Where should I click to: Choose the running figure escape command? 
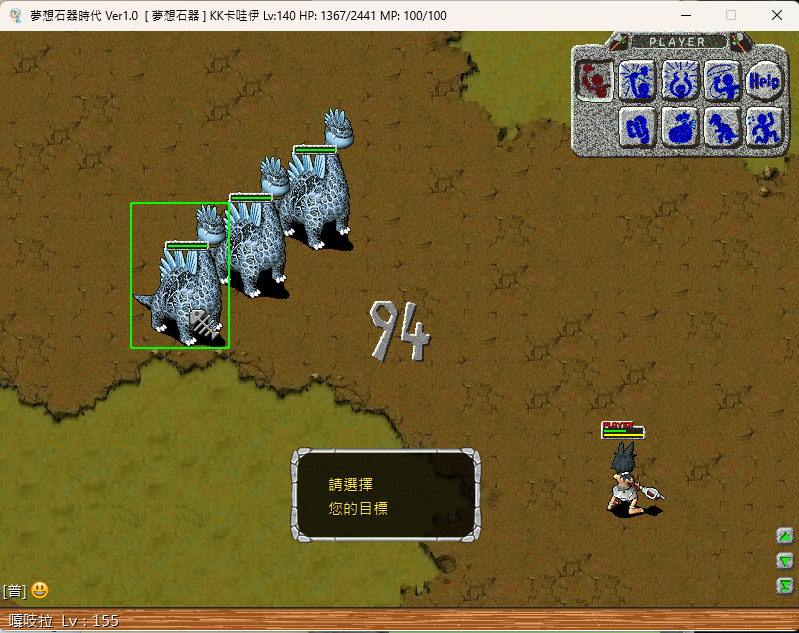763,127
